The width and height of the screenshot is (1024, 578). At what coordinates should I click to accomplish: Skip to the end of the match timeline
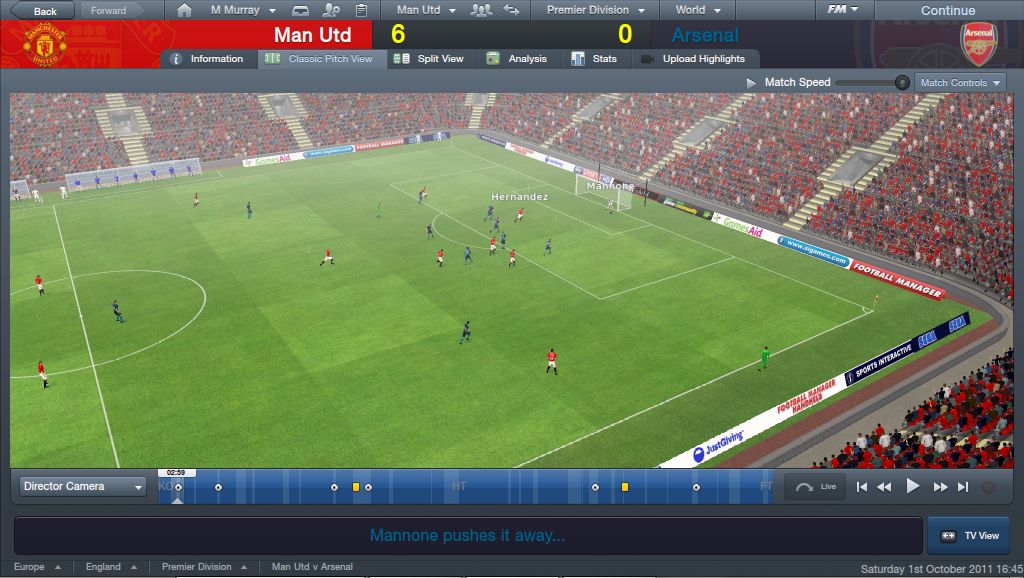963,487
